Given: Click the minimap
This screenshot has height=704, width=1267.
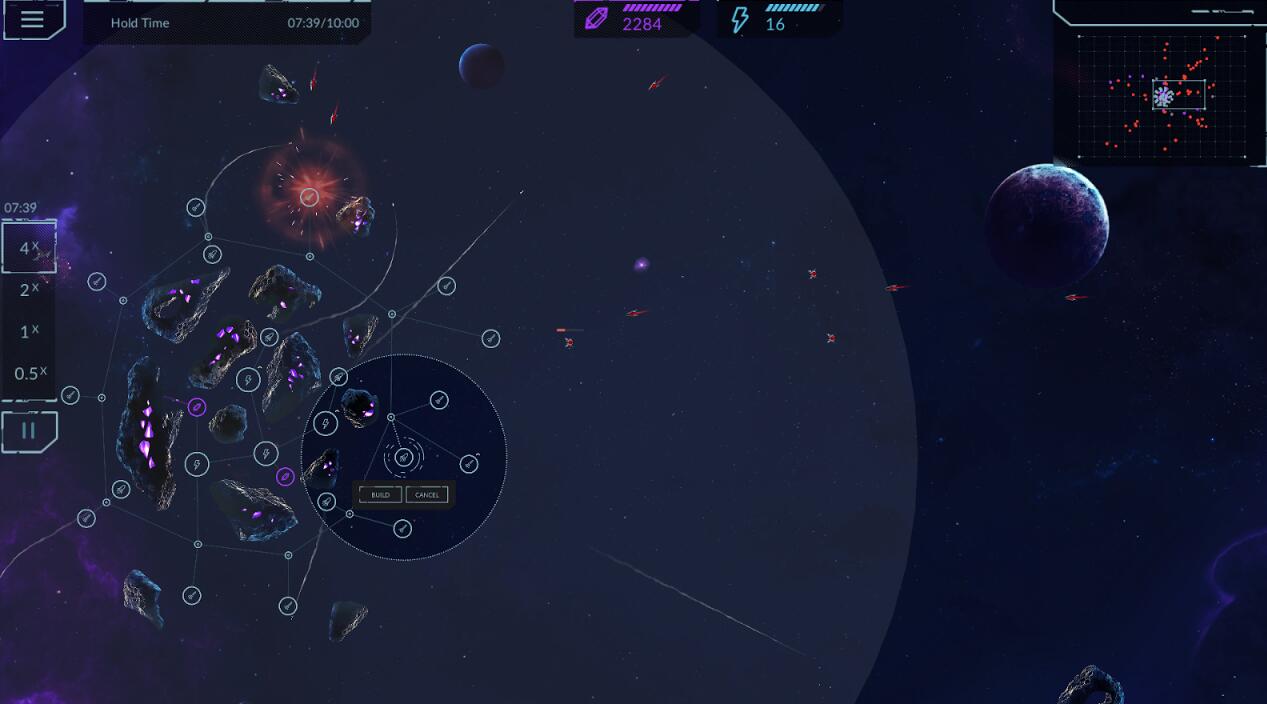Looking at the screenshot, I should click(x=1163, y=96).
